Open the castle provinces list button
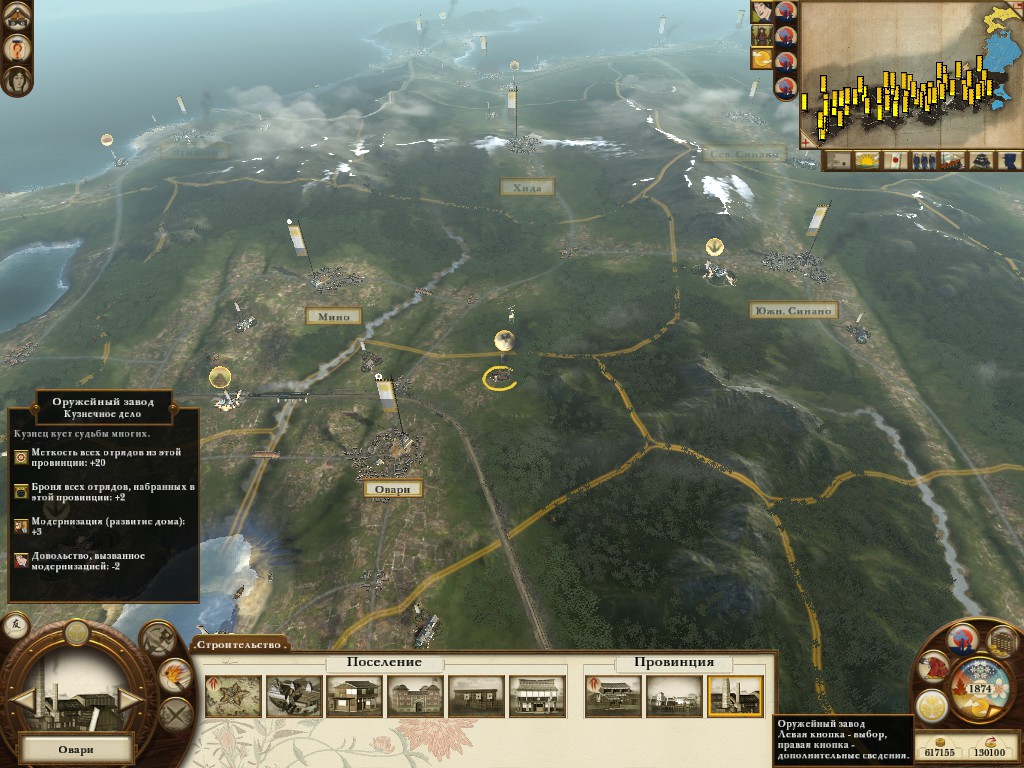The height and width of the screenshot is (768, 1024). point(982,160)
